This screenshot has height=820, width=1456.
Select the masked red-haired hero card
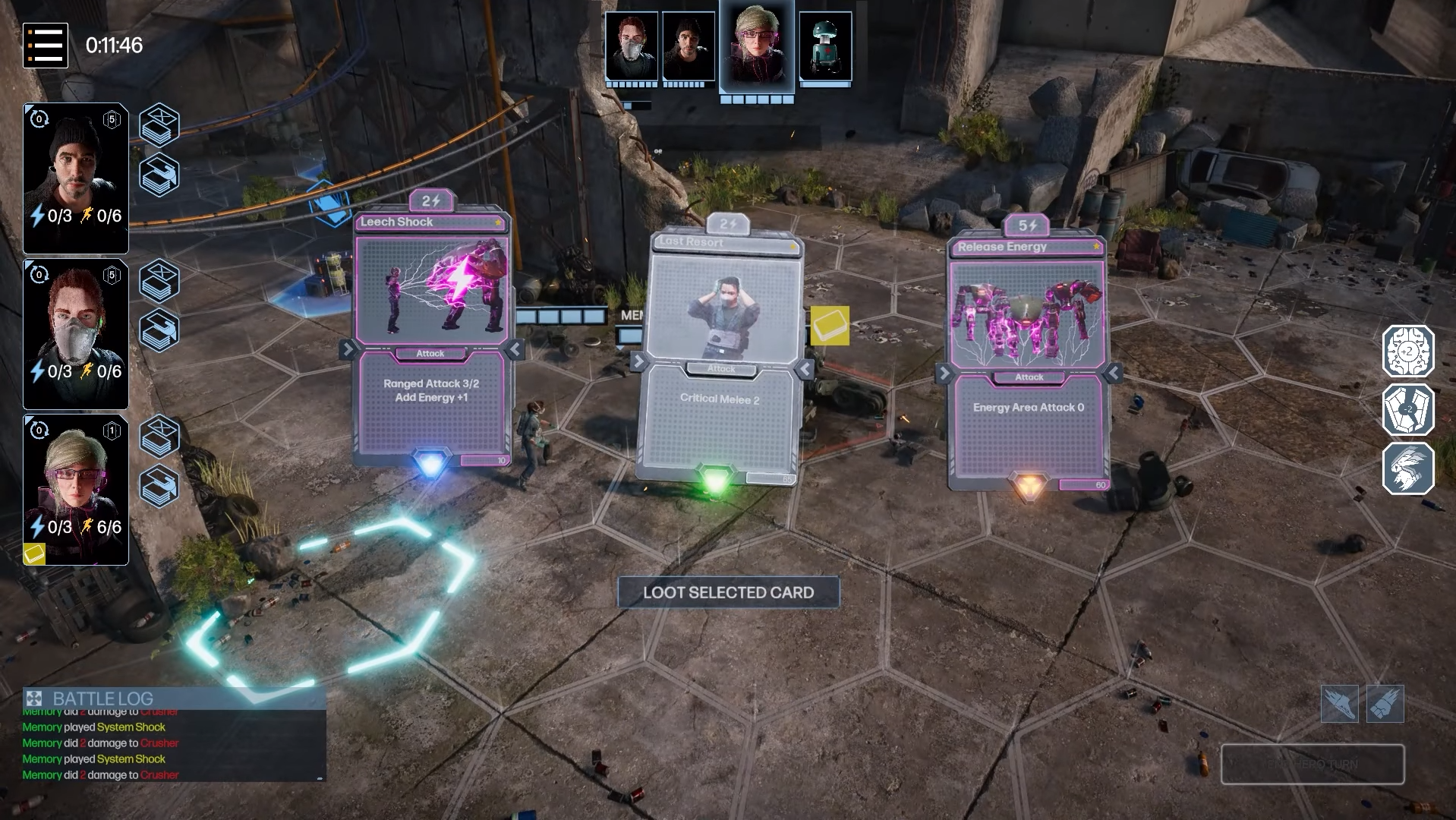(76, 334)
